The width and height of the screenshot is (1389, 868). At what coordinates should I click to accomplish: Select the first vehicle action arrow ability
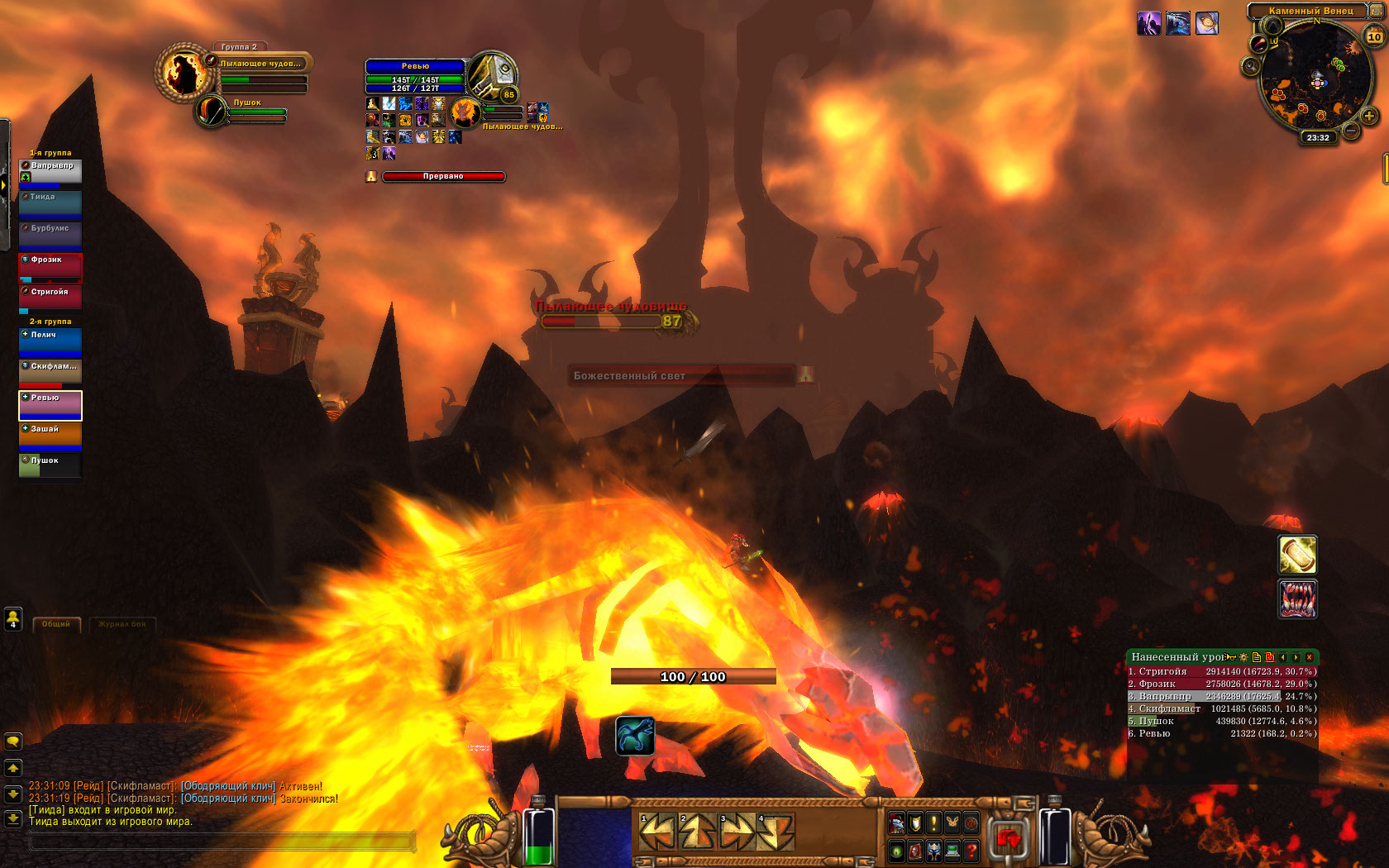(657, 832)
